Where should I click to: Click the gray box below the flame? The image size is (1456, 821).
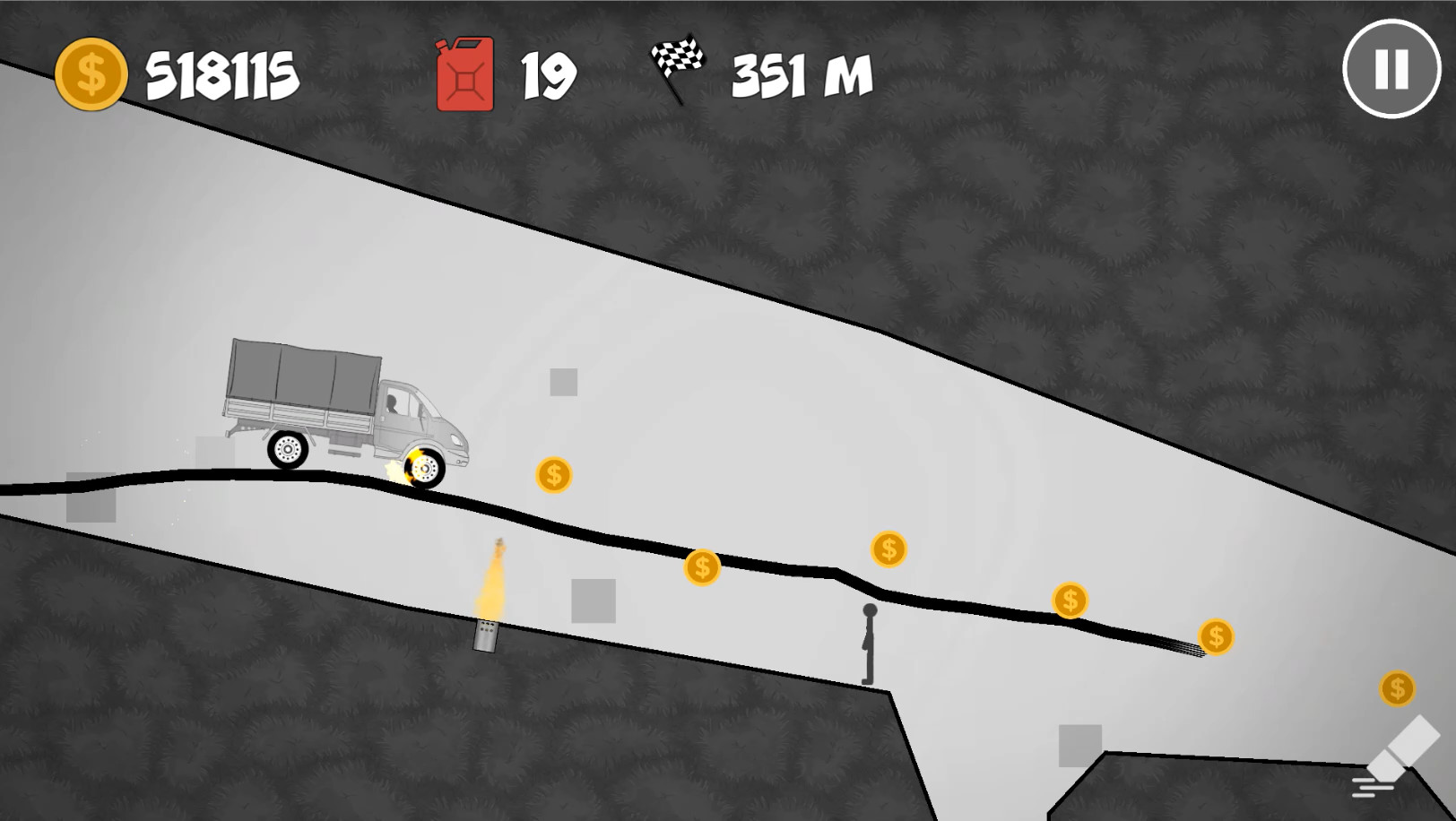pos(593,599)
